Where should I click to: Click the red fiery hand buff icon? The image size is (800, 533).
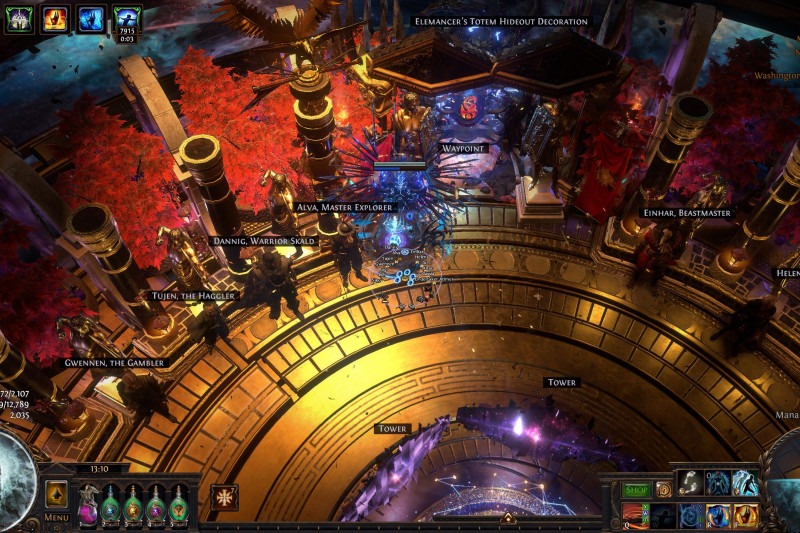pos(55,18)
